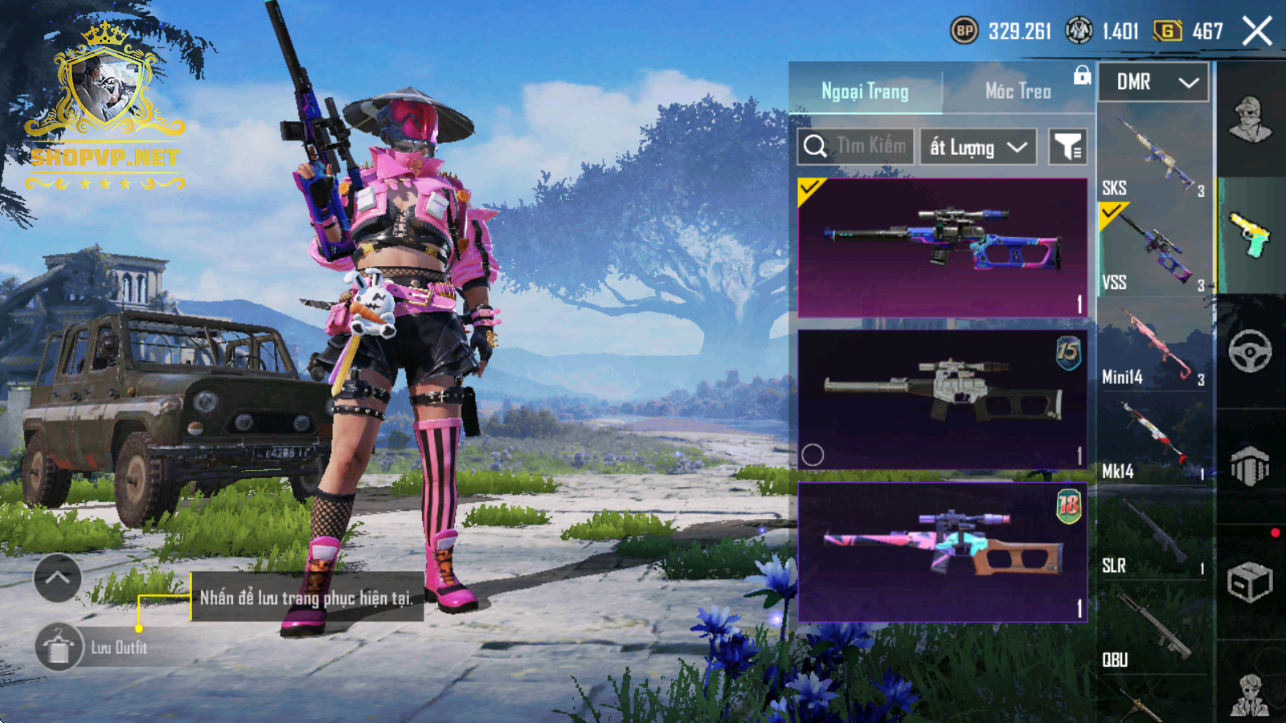This screenshot has height=723, width=1286.
Task: Choose the gray VSS skin marked 15
Action: pos(942,399)
